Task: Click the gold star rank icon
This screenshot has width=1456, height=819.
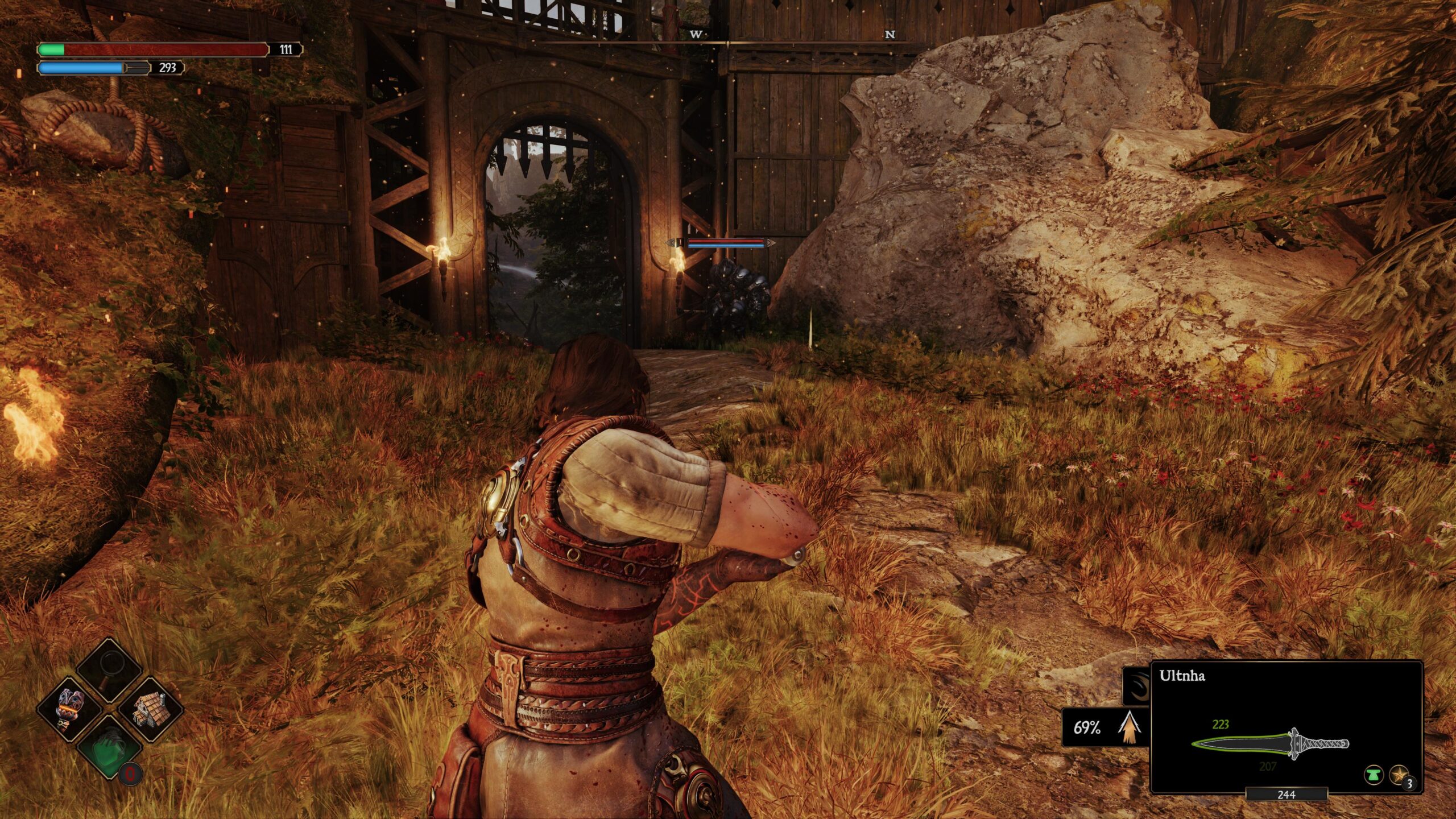Action: 1398,775
